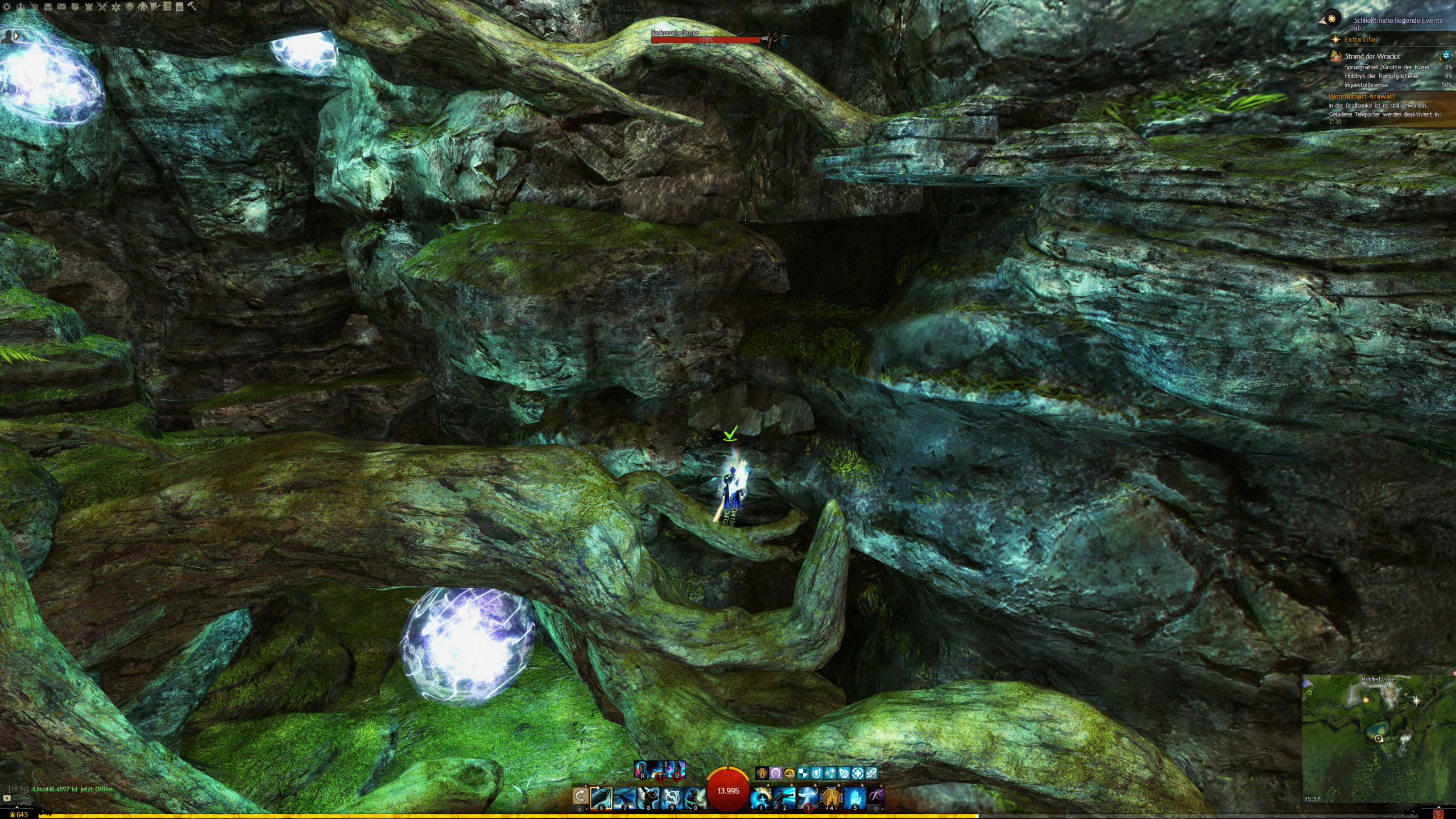The width and height of the screenshot is (1456, 819).
Task: Open the lion head Trading Post icon
Action: 130,7
